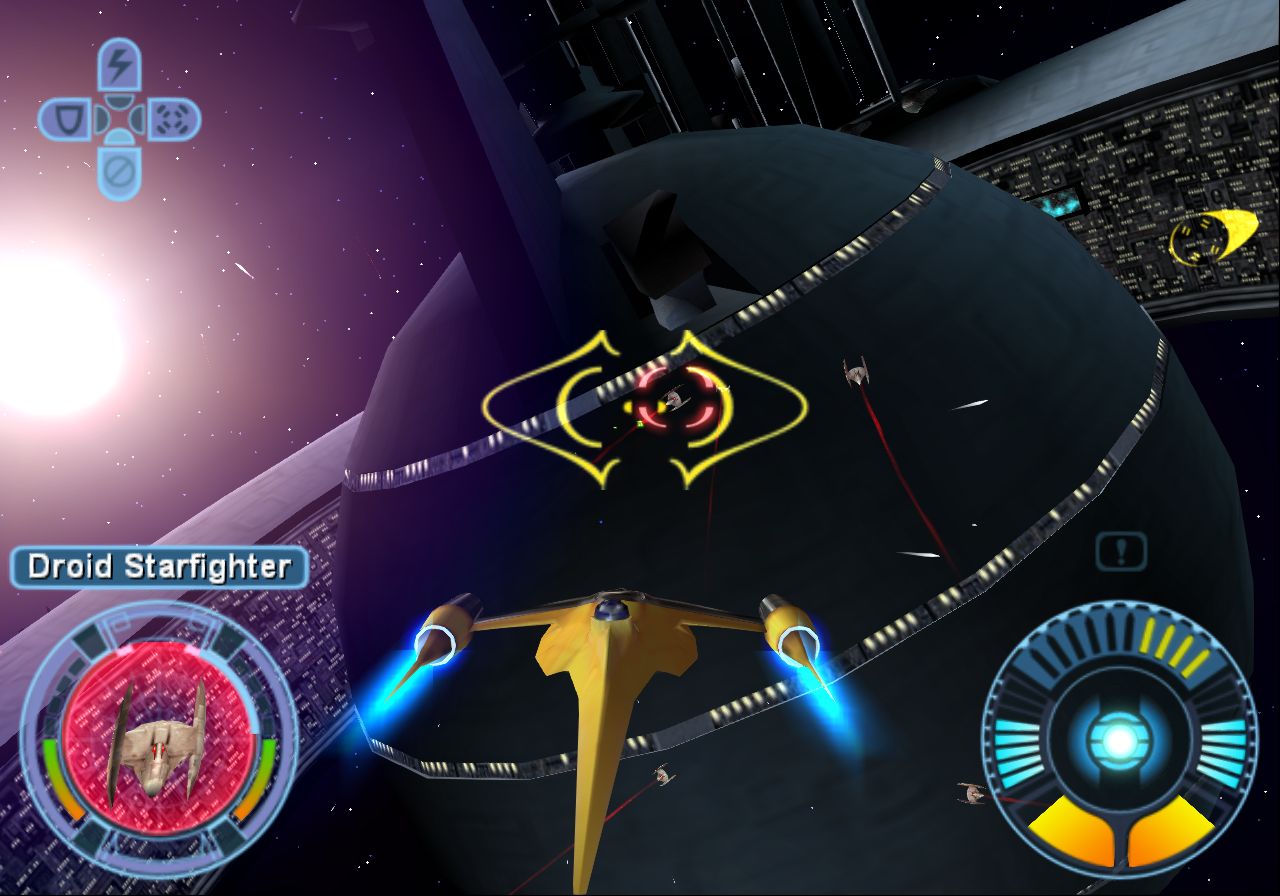Viewport: 1280px width, 896px height.
Task: Select the lightning bolt command icon
Action: [120, 66]
